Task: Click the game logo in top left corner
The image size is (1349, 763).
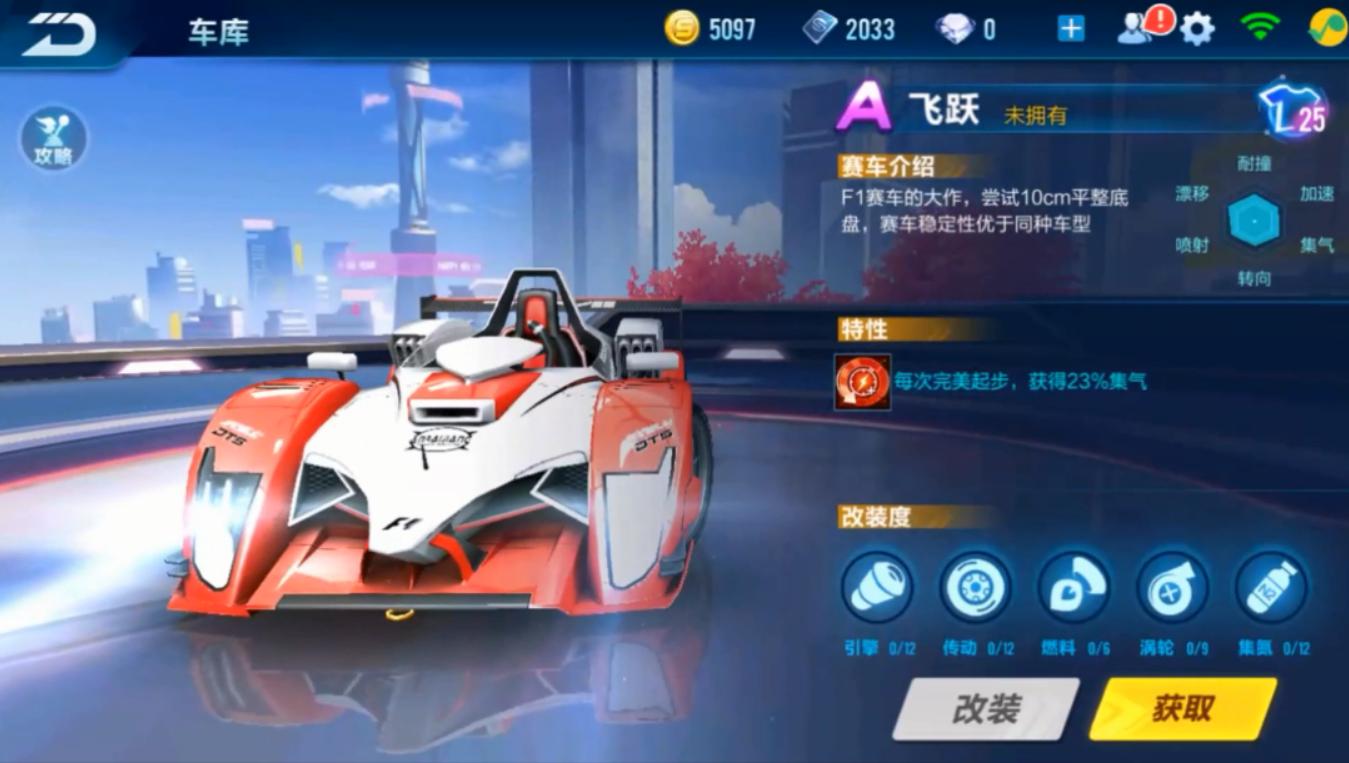Action: tap(55, 33)
